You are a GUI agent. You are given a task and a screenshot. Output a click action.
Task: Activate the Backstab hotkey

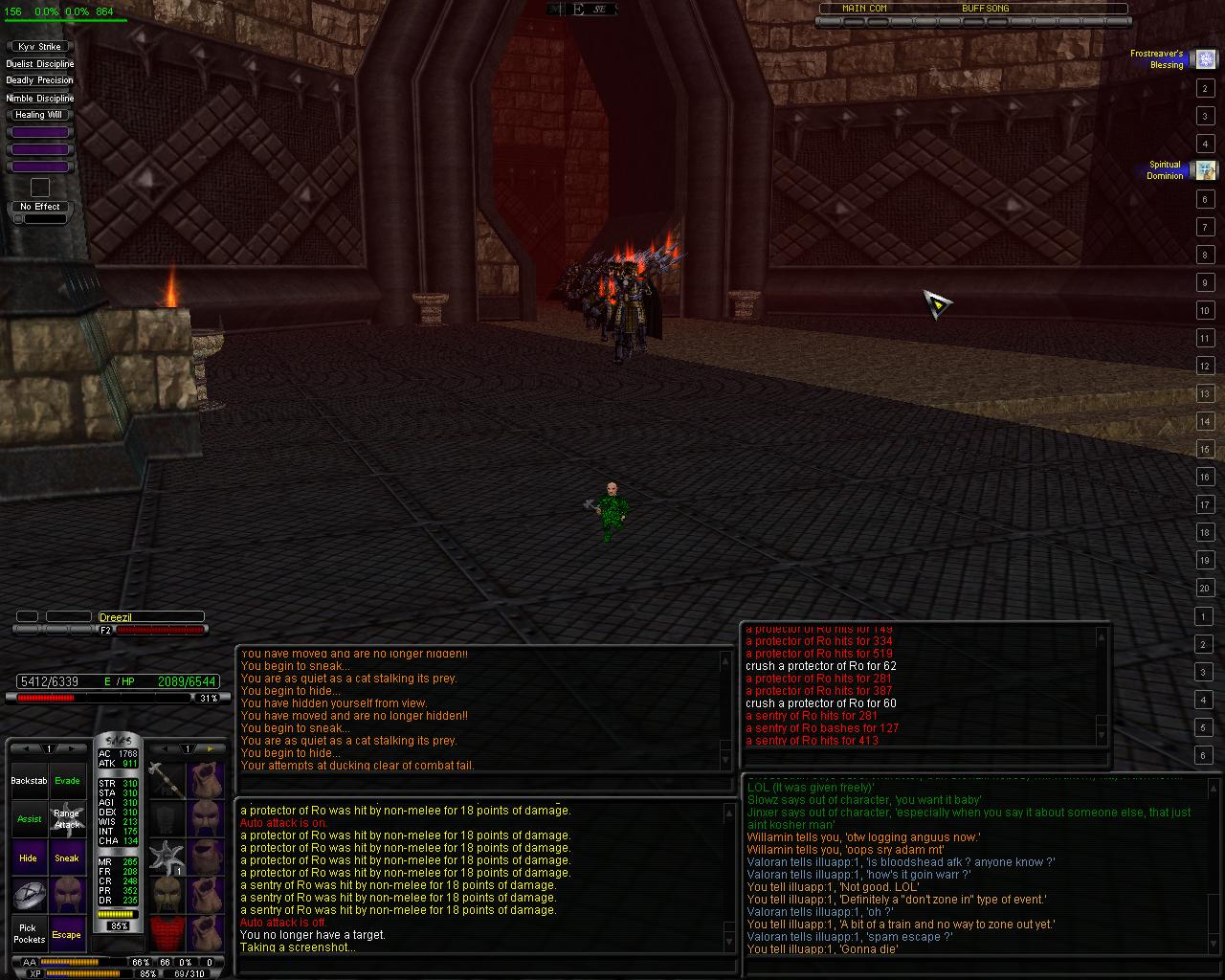(29, 781)
